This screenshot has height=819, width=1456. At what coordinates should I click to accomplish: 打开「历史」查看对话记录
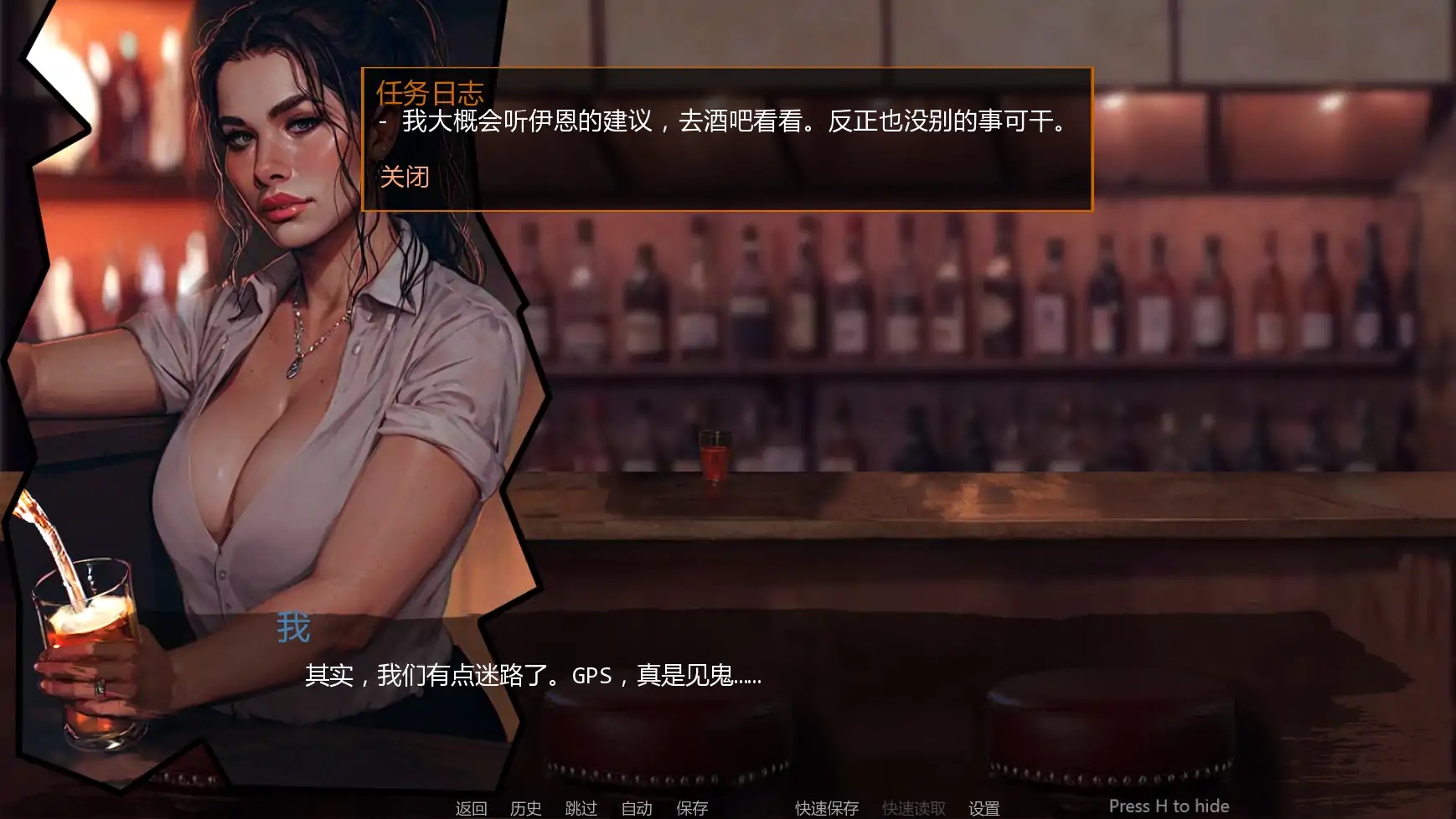(x=525, y=808)
